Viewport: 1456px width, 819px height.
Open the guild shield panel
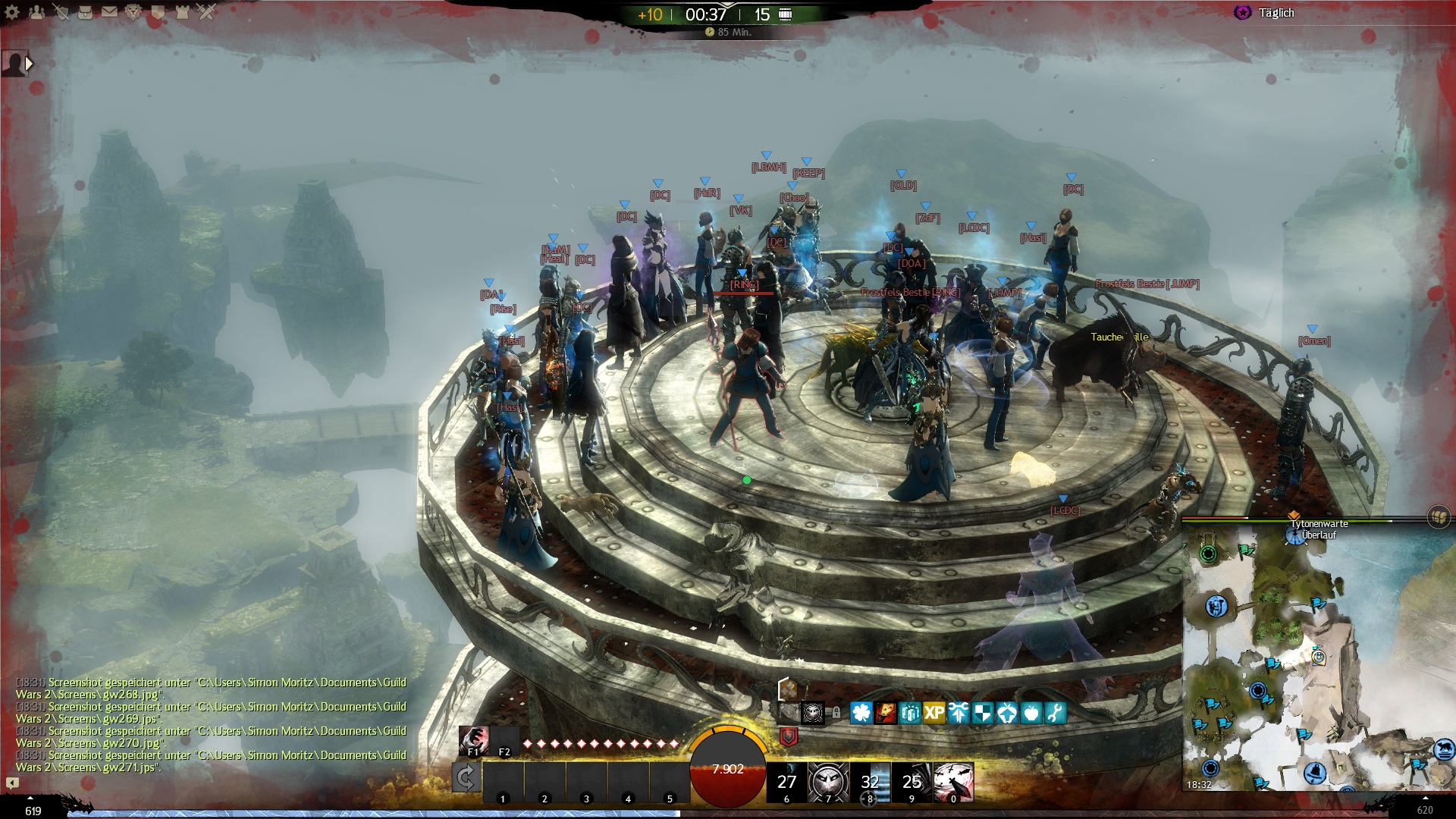(158, 12)
